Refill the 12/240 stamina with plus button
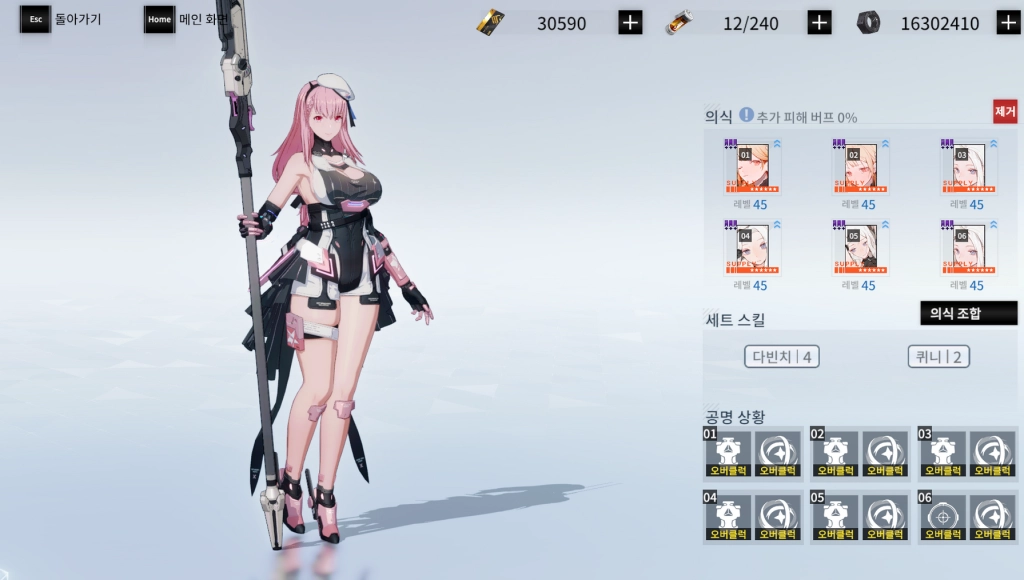The height and width of the screenshot is (580, 1024). click(x=819, y=23)
